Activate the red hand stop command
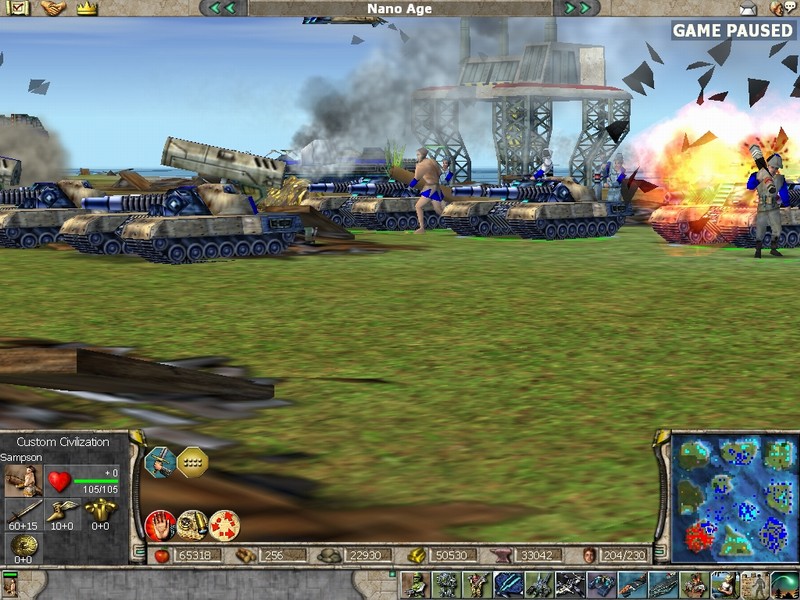The height and width of the screenshot is (600, 800). 160,525
